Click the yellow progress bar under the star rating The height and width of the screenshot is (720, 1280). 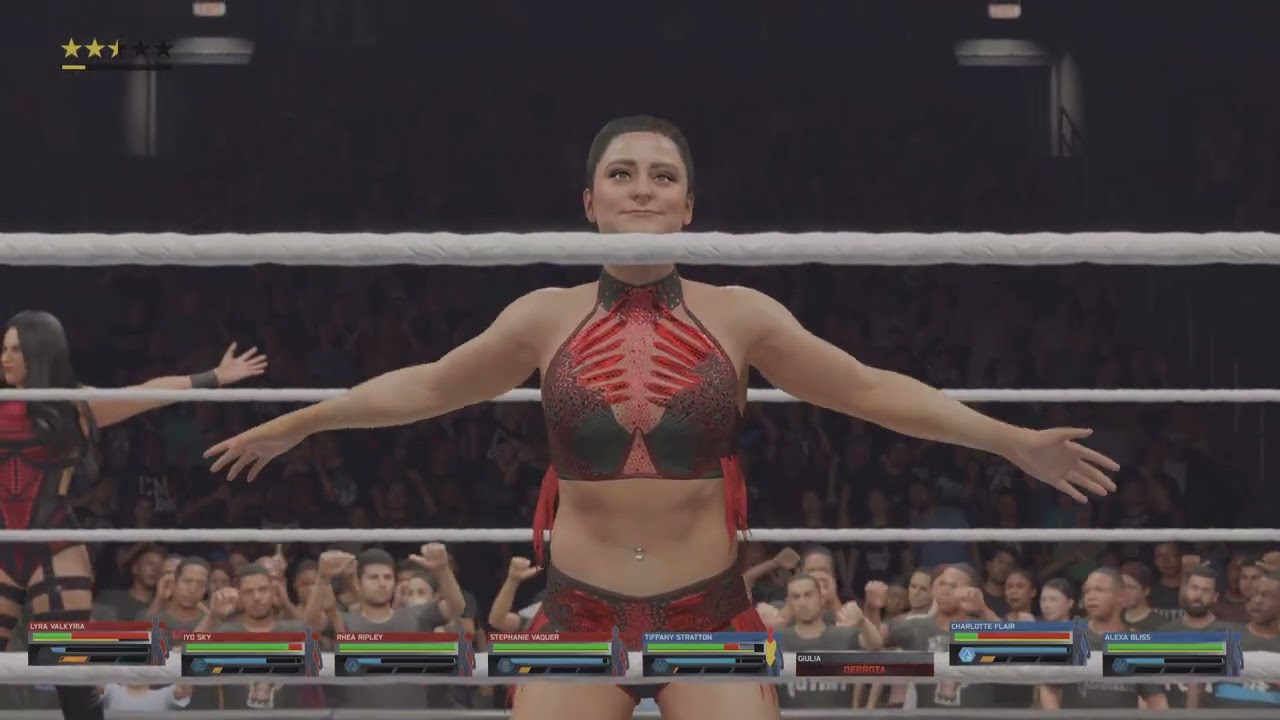click(x=74, y=67)
